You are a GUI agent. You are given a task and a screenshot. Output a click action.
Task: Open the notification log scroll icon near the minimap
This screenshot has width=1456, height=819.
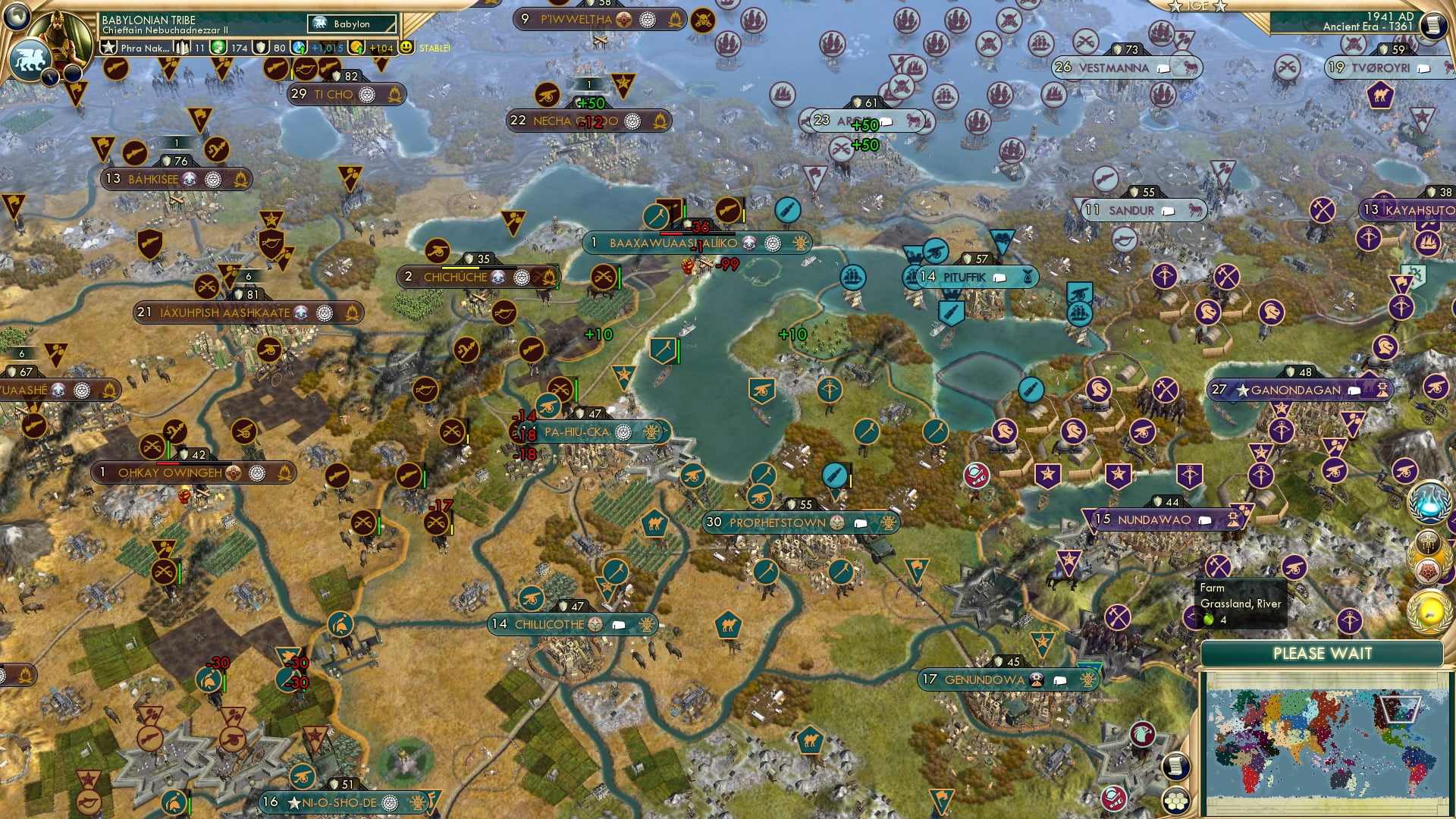tap(1176, 767)
